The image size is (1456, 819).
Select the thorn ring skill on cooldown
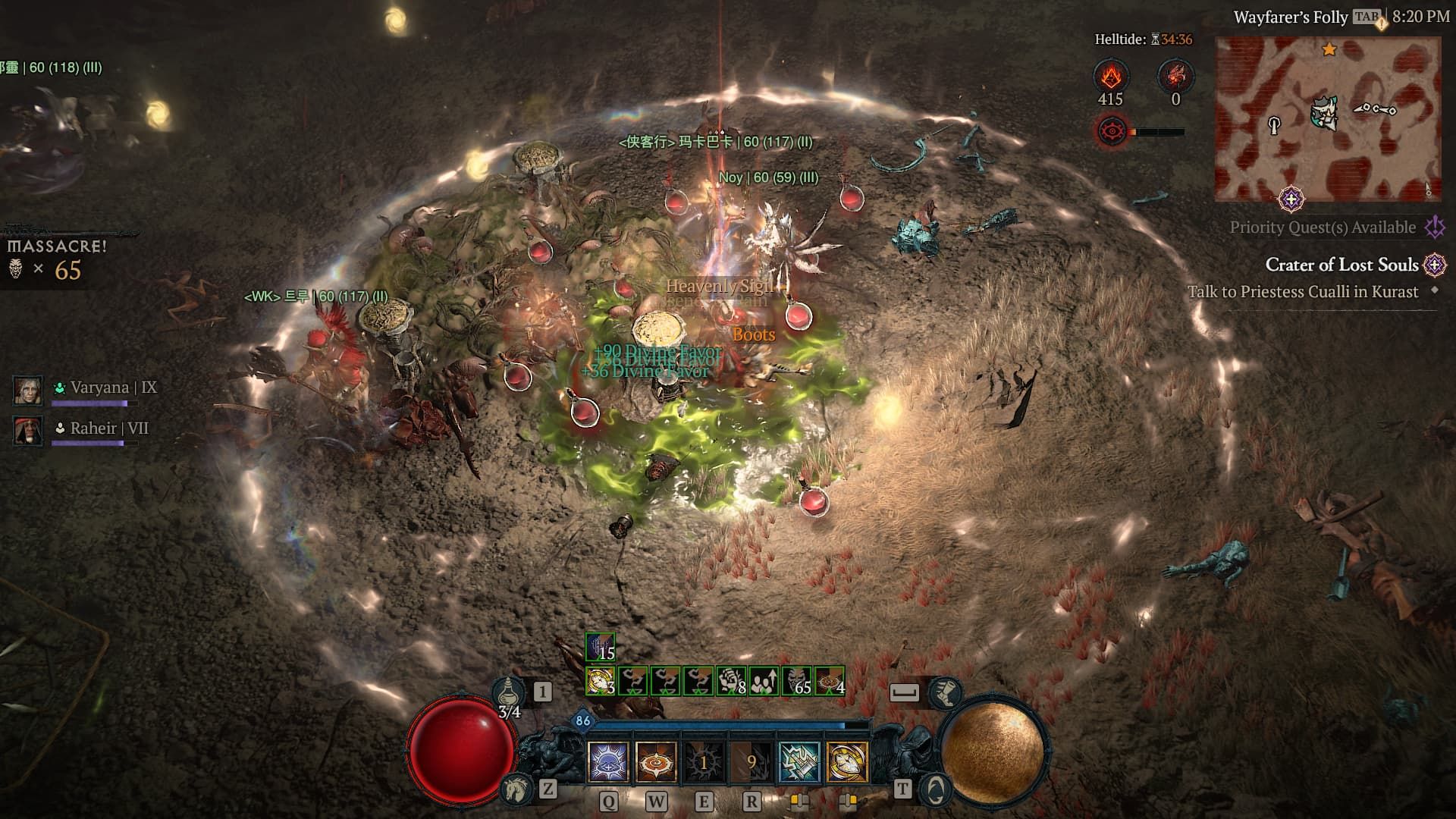click(x=704, y=761)
